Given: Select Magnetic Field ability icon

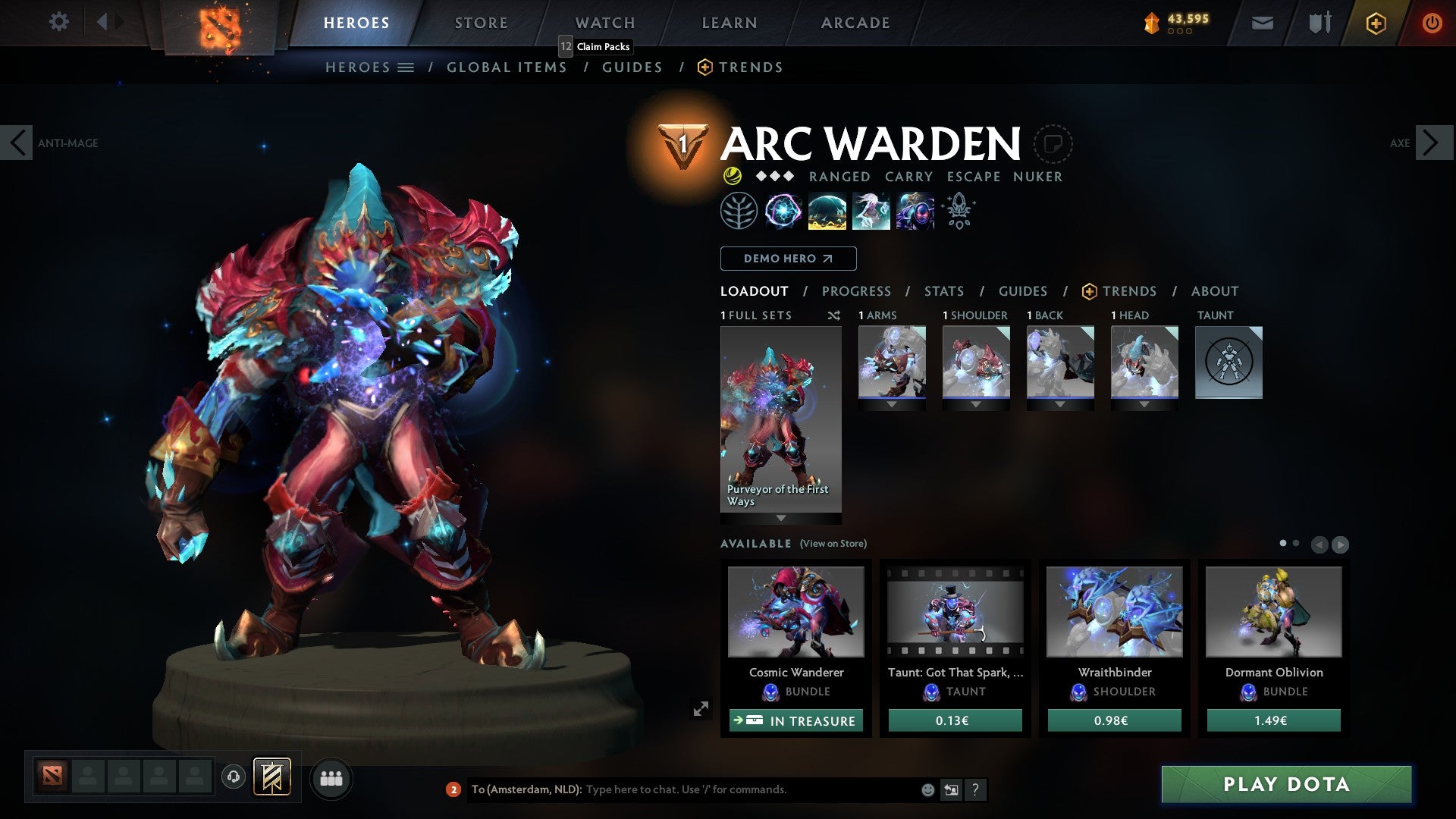Looking at the screenshot, I should pyautogui.click(x=827, y=212).
